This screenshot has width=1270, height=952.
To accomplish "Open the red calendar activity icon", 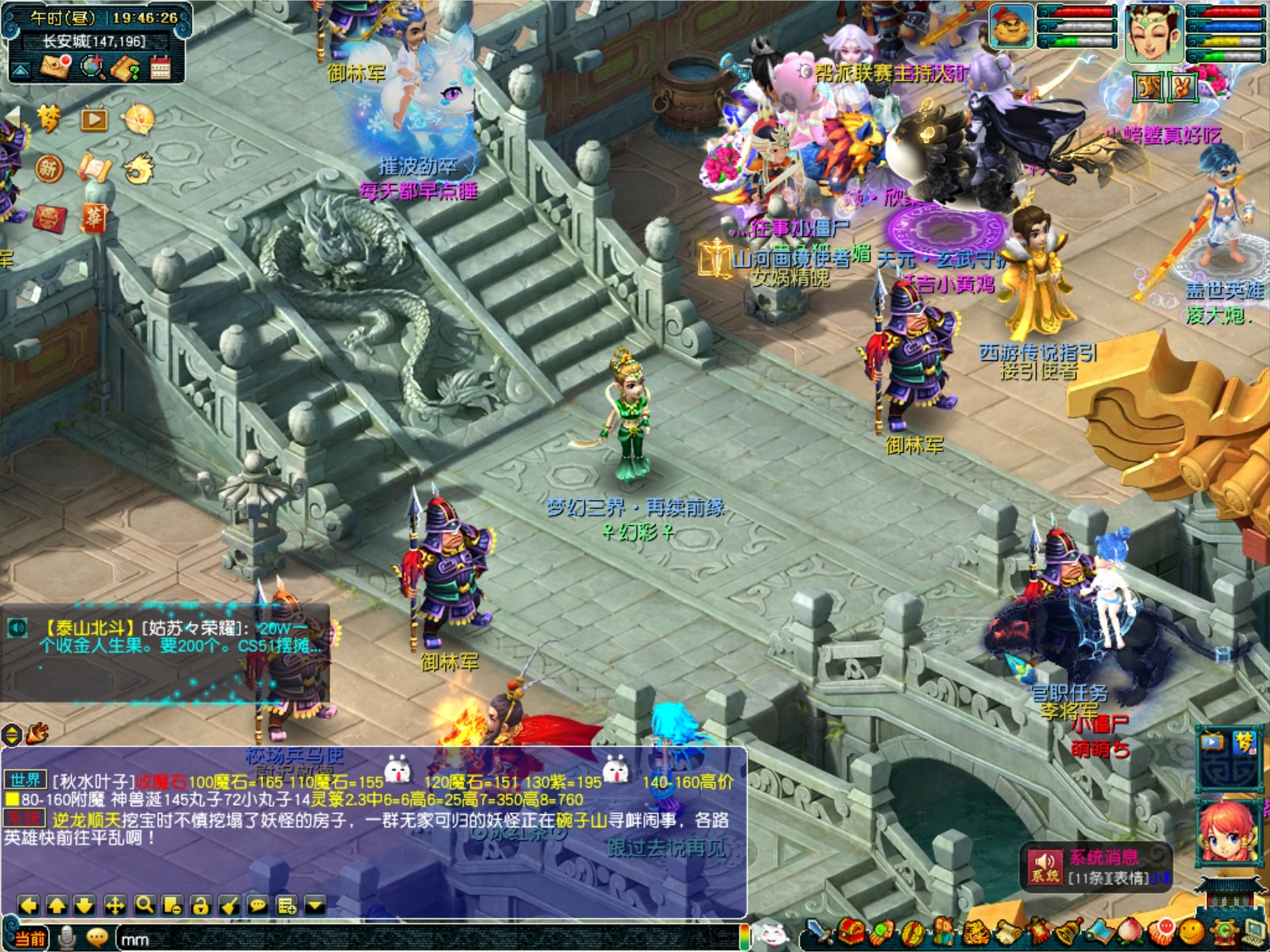I will pyautogui.click(x=160, y=67).
